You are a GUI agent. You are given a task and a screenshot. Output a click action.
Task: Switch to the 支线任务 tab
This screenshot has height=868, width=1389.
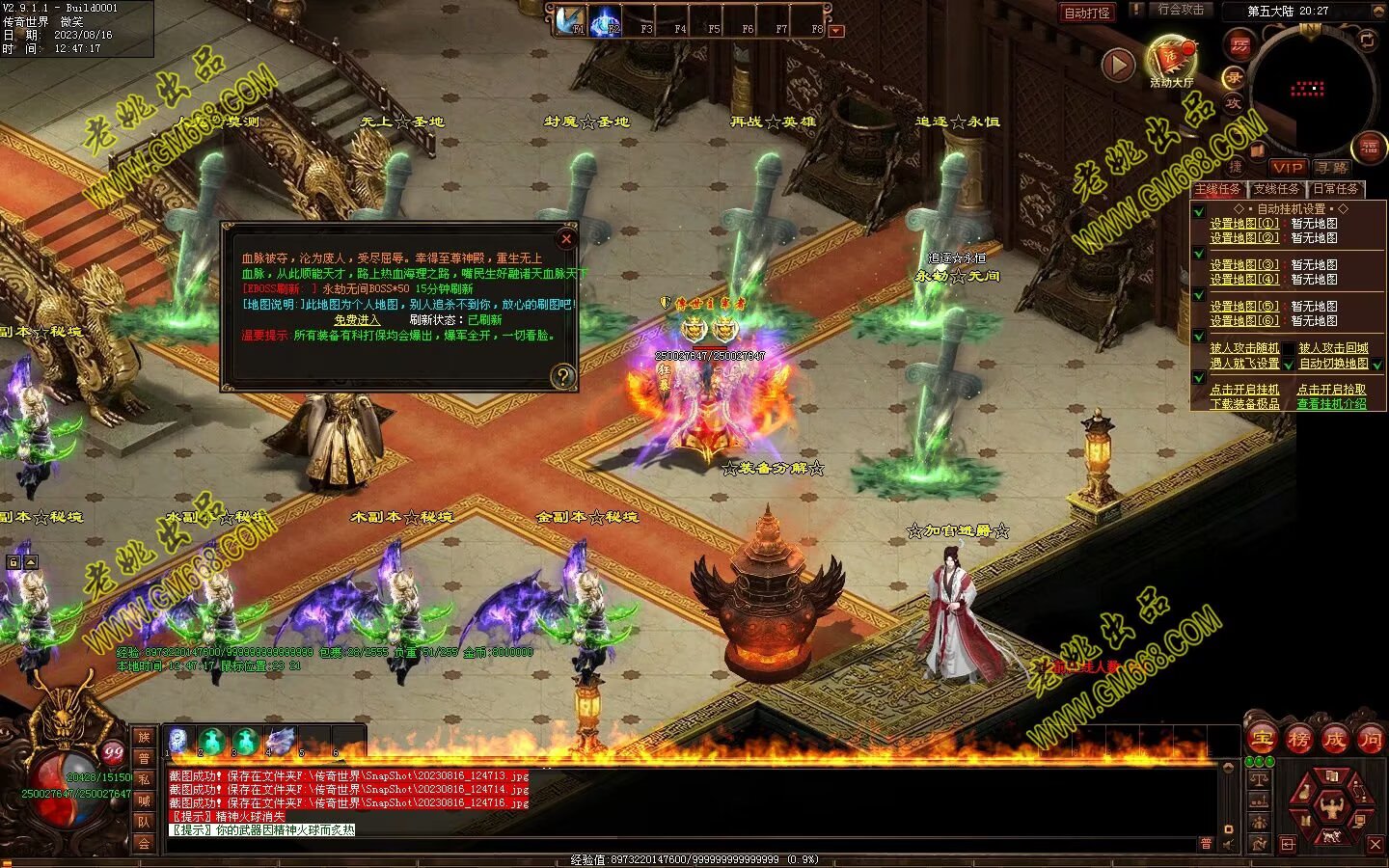click(1276, 189)
